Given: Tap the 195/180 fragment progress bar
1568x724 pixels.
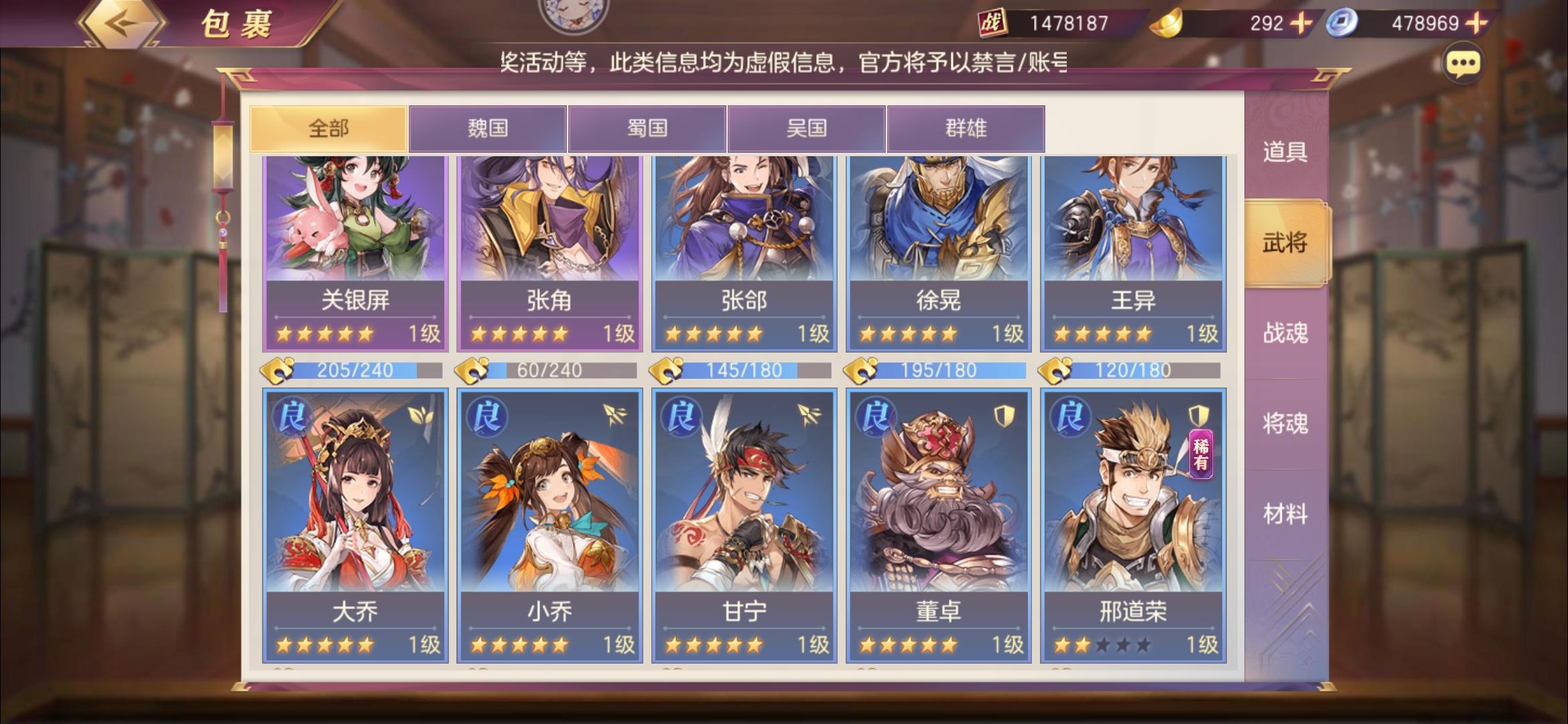Looking at the screenshot, I should pyautogui.click(x=938, y=369).
